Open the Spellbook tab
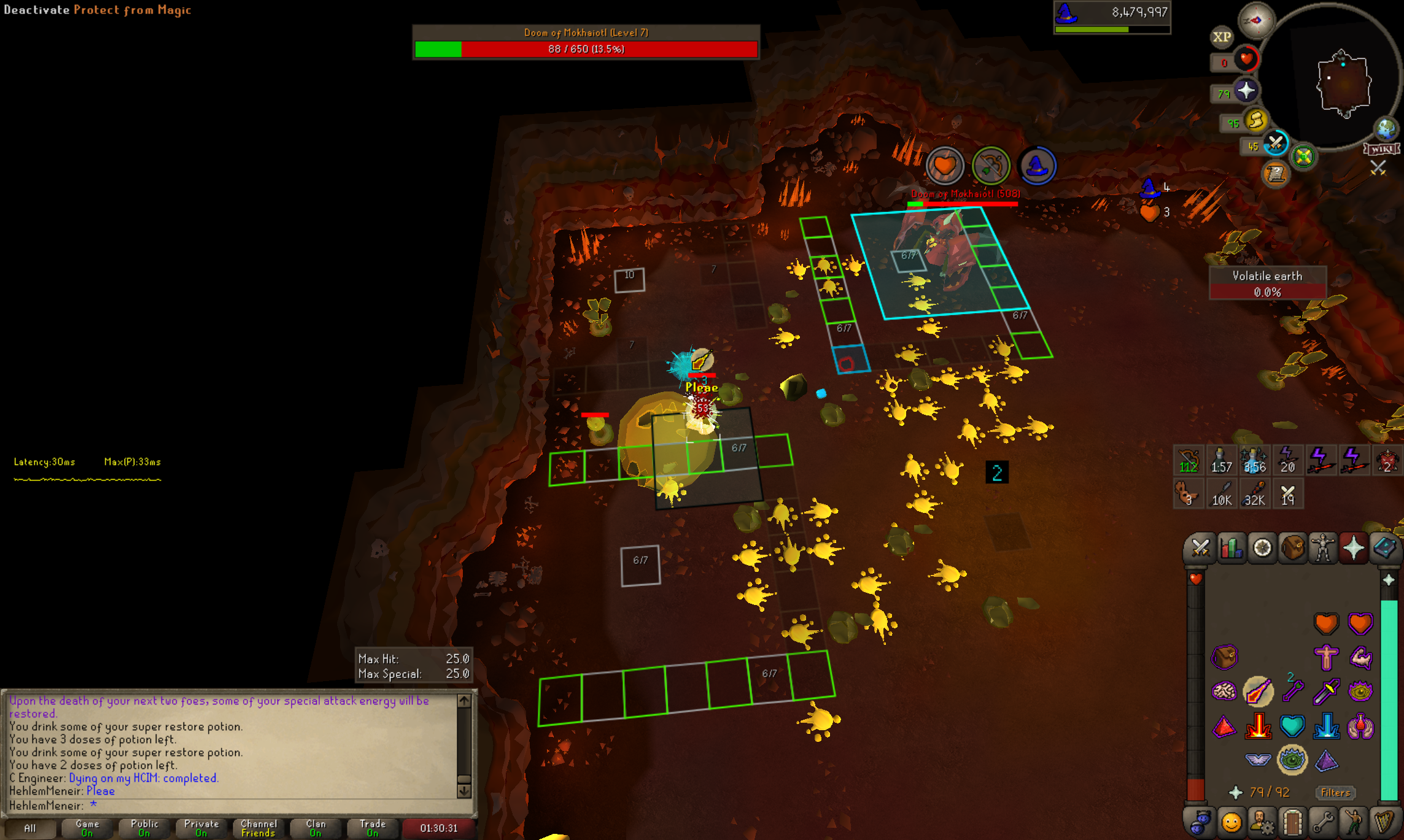The height and width of the screenshot is (840, 1404). coord(1385,549)
